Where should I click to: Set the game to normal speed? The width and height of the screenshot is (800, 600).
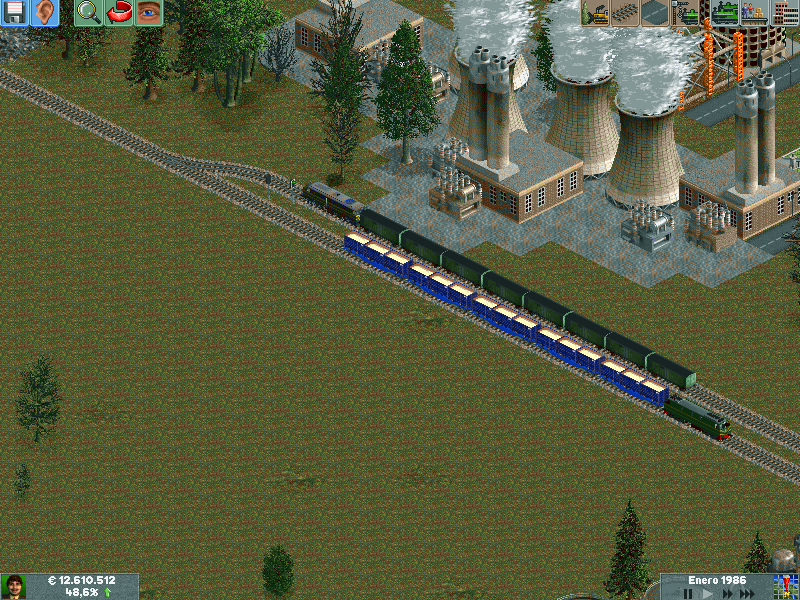coord(707,593)
